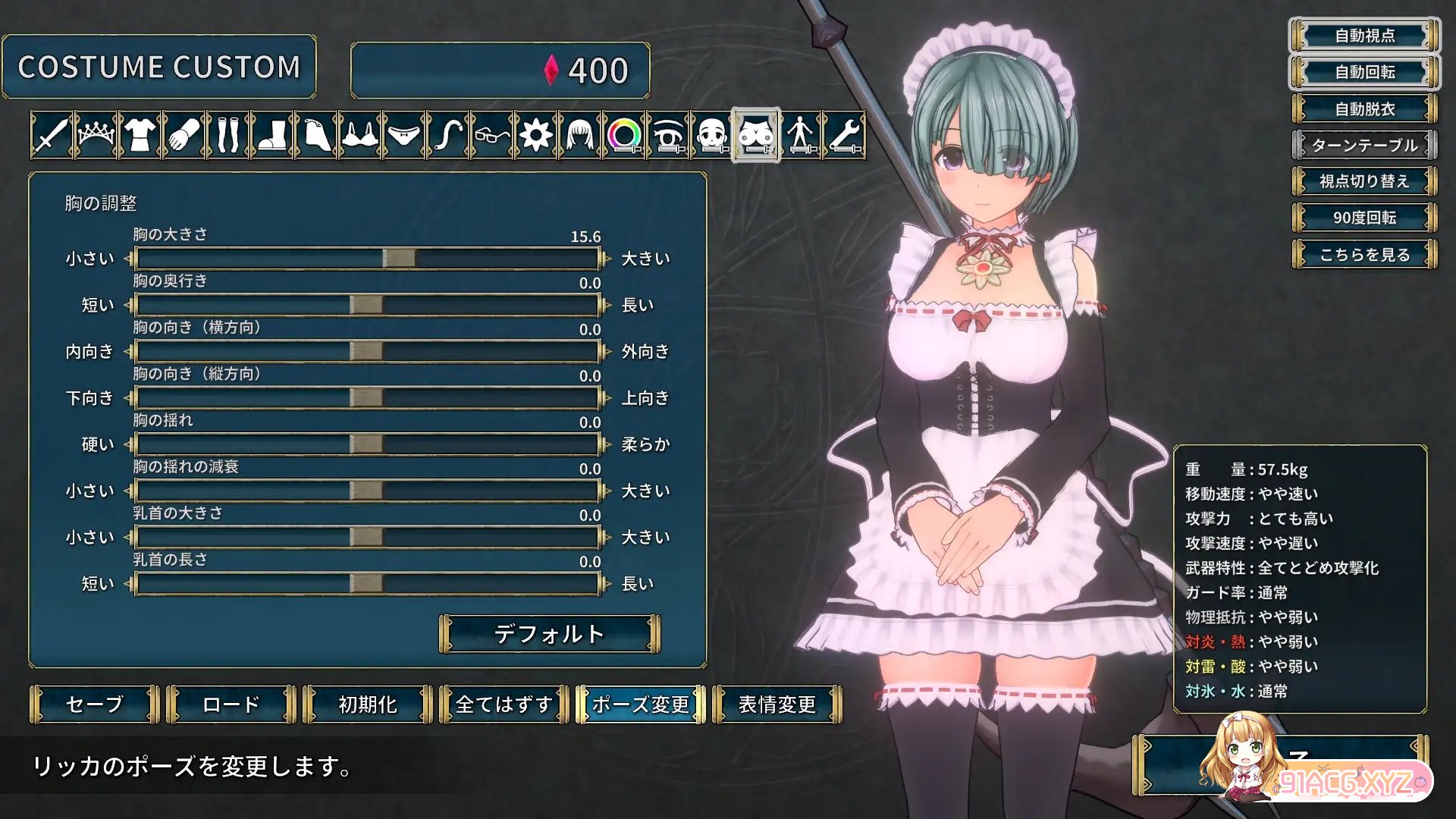1456x819 pixels.
Task: Open 表情変更 expression change
Action: tap(777, 704)
